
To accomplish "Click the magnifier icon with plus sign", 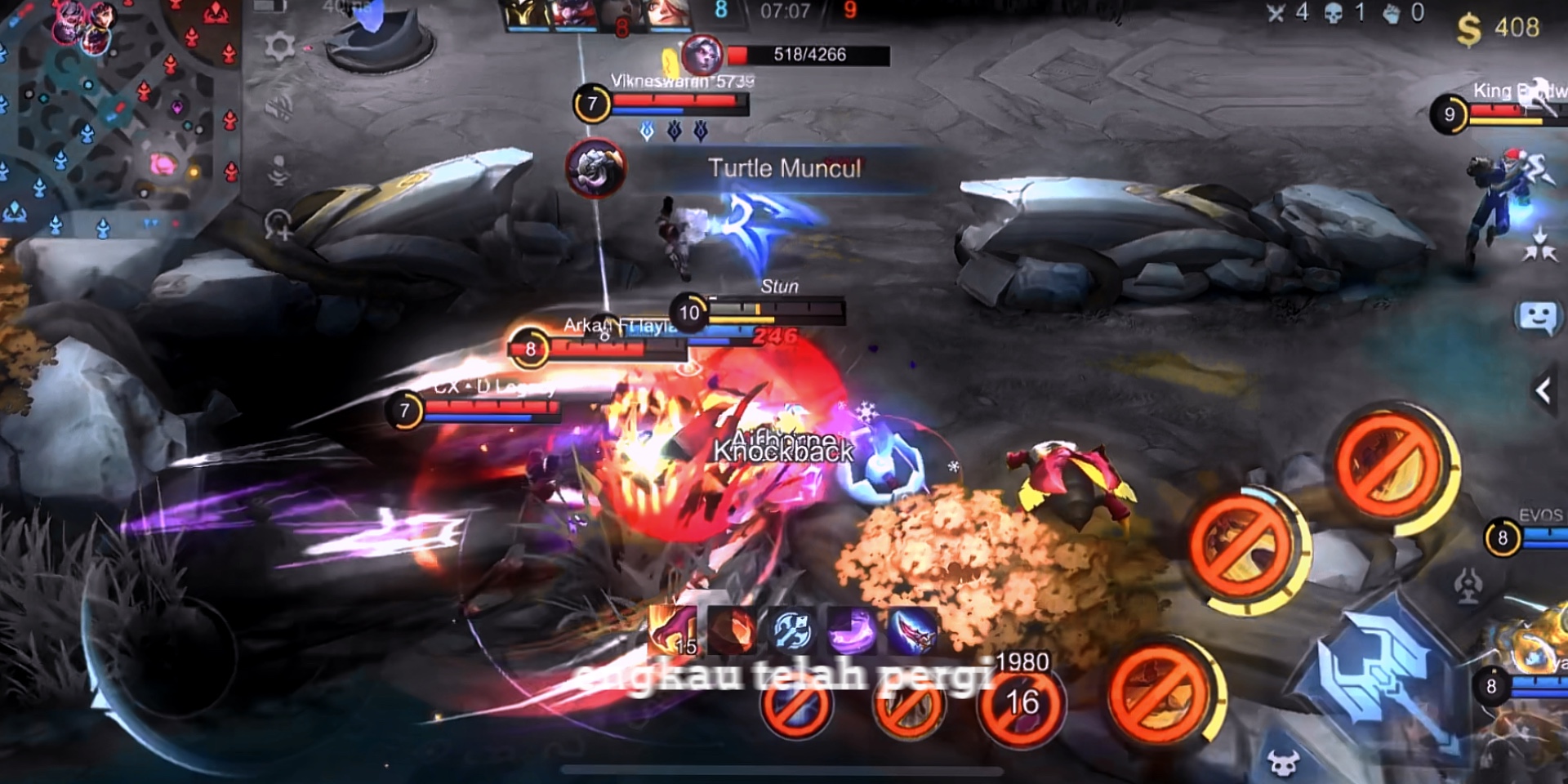I will click(x=278, y=225).
